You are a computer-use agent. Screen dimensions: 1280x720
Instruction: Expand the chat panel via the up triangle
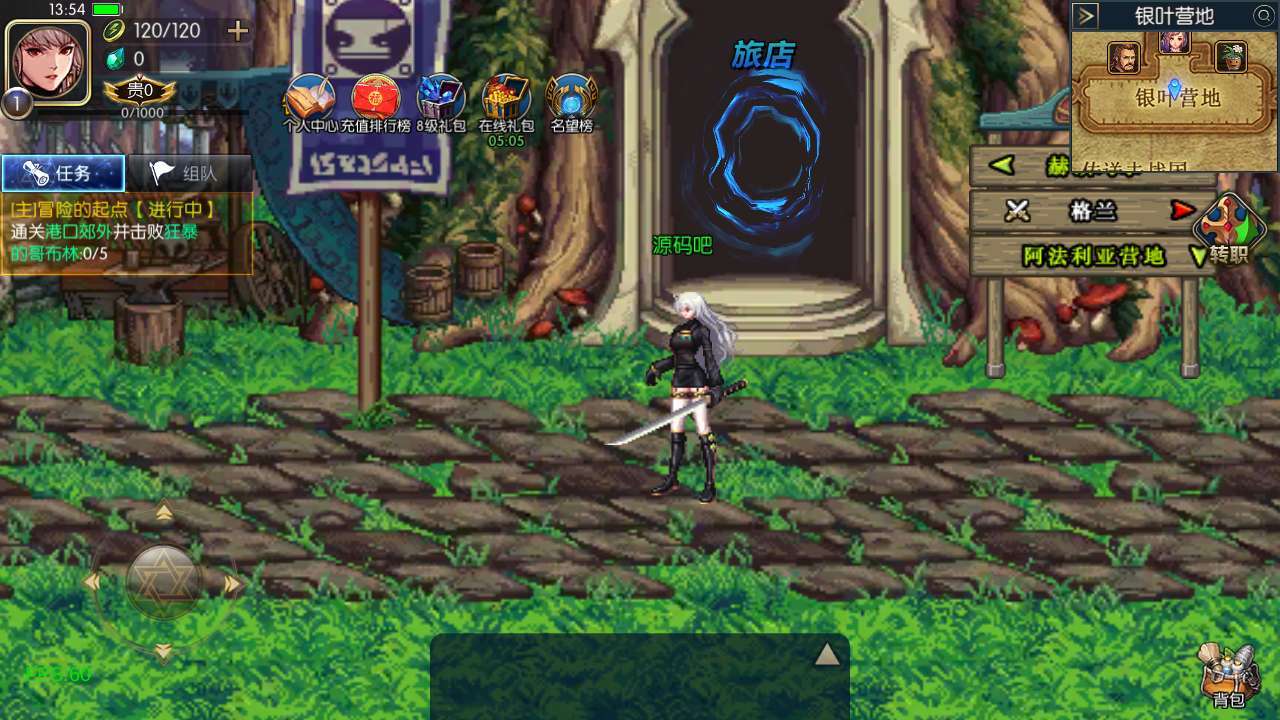(x=828, y=652)
